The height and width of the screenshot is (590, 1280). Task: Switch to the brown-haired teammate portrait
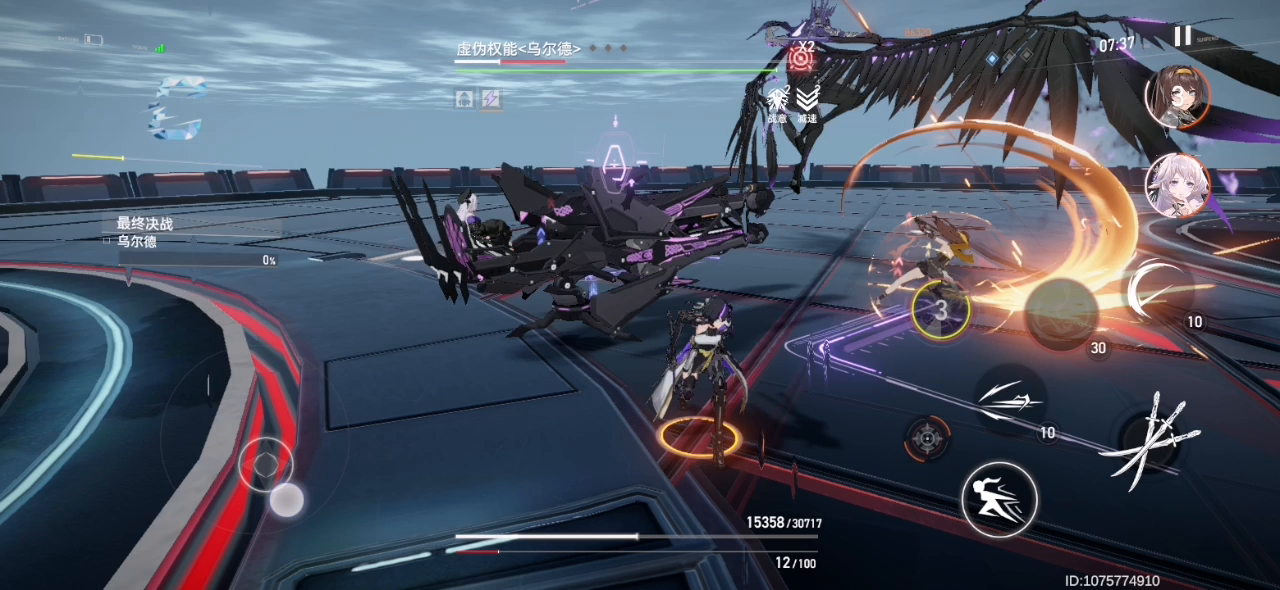pos(1177,97)
